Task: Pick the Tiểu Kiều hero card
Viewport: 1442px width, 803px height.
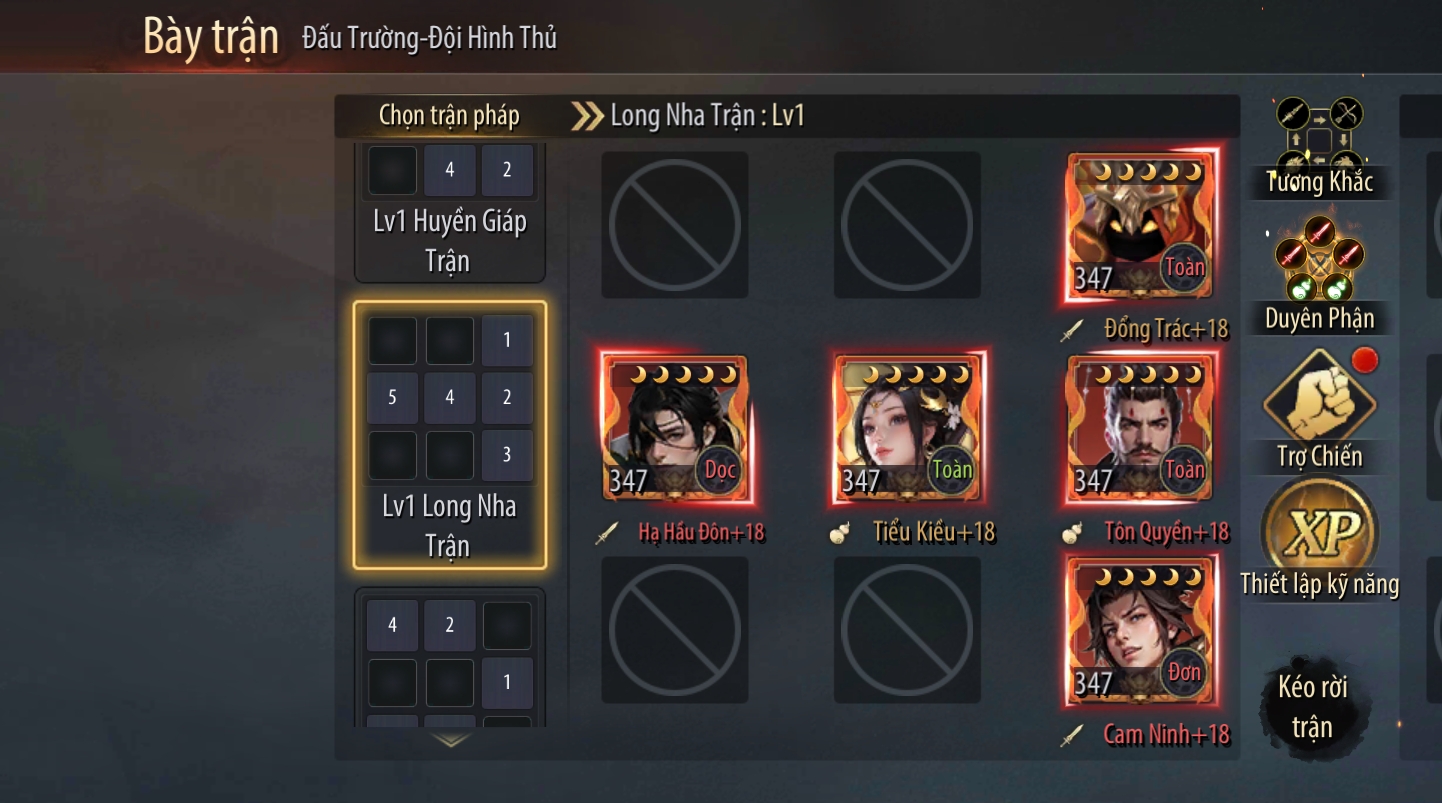Action: point(908,428)
